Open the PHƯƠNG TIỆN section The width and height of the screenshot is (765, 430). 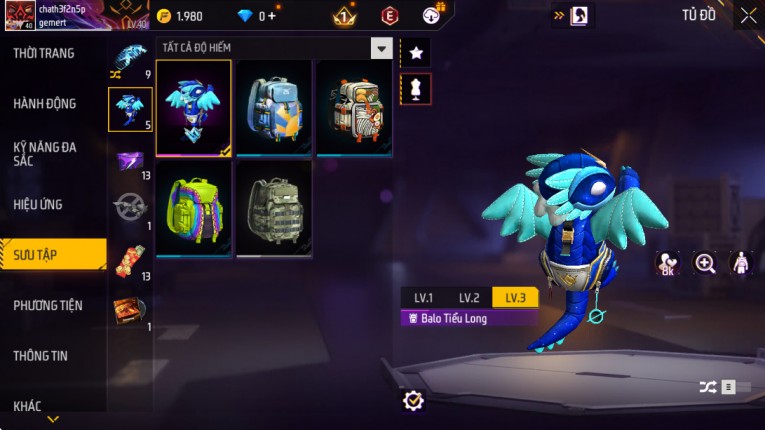[x=48, y=305]
